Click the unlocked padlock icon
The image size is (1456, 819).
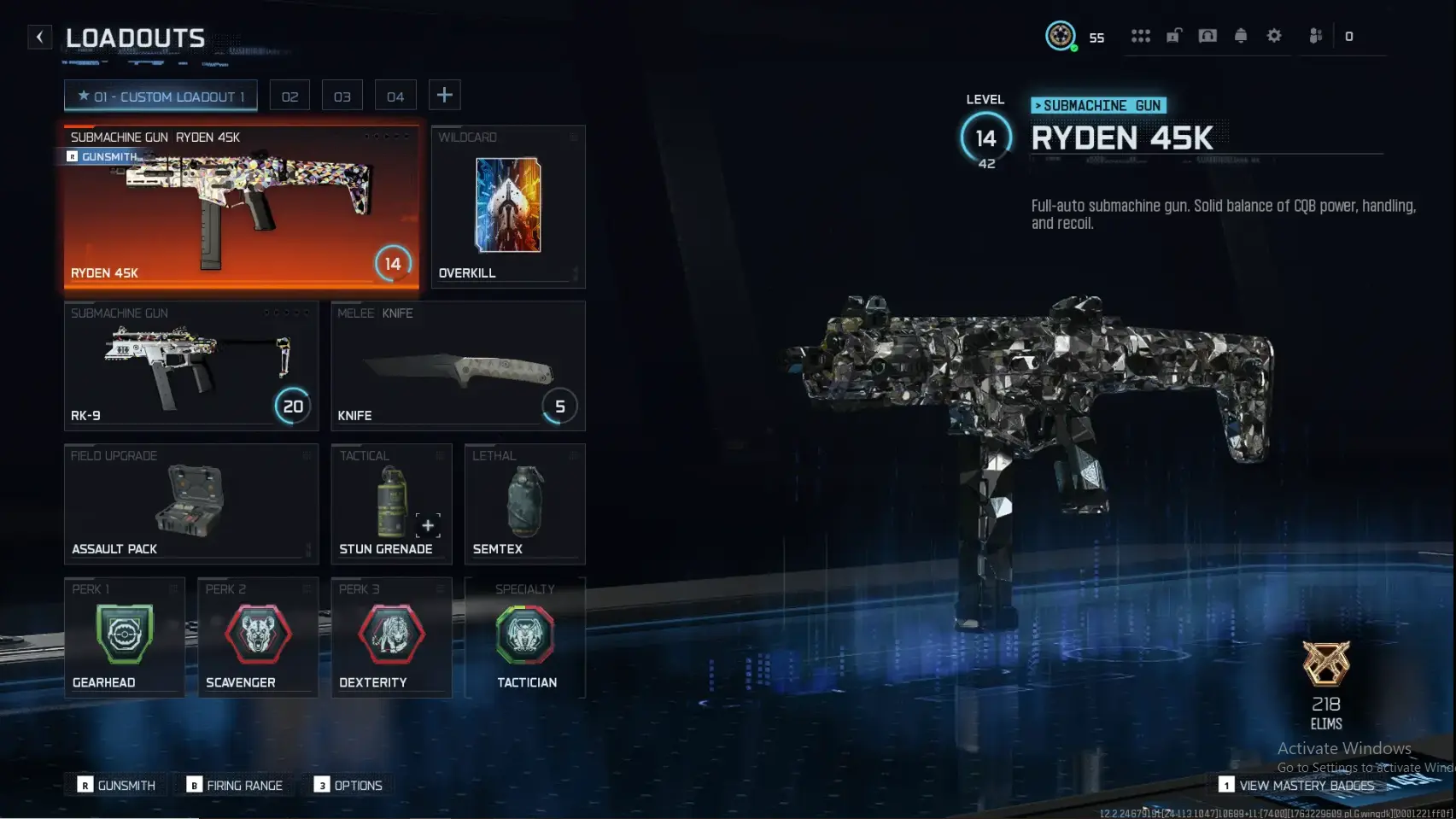point(1174,36)
